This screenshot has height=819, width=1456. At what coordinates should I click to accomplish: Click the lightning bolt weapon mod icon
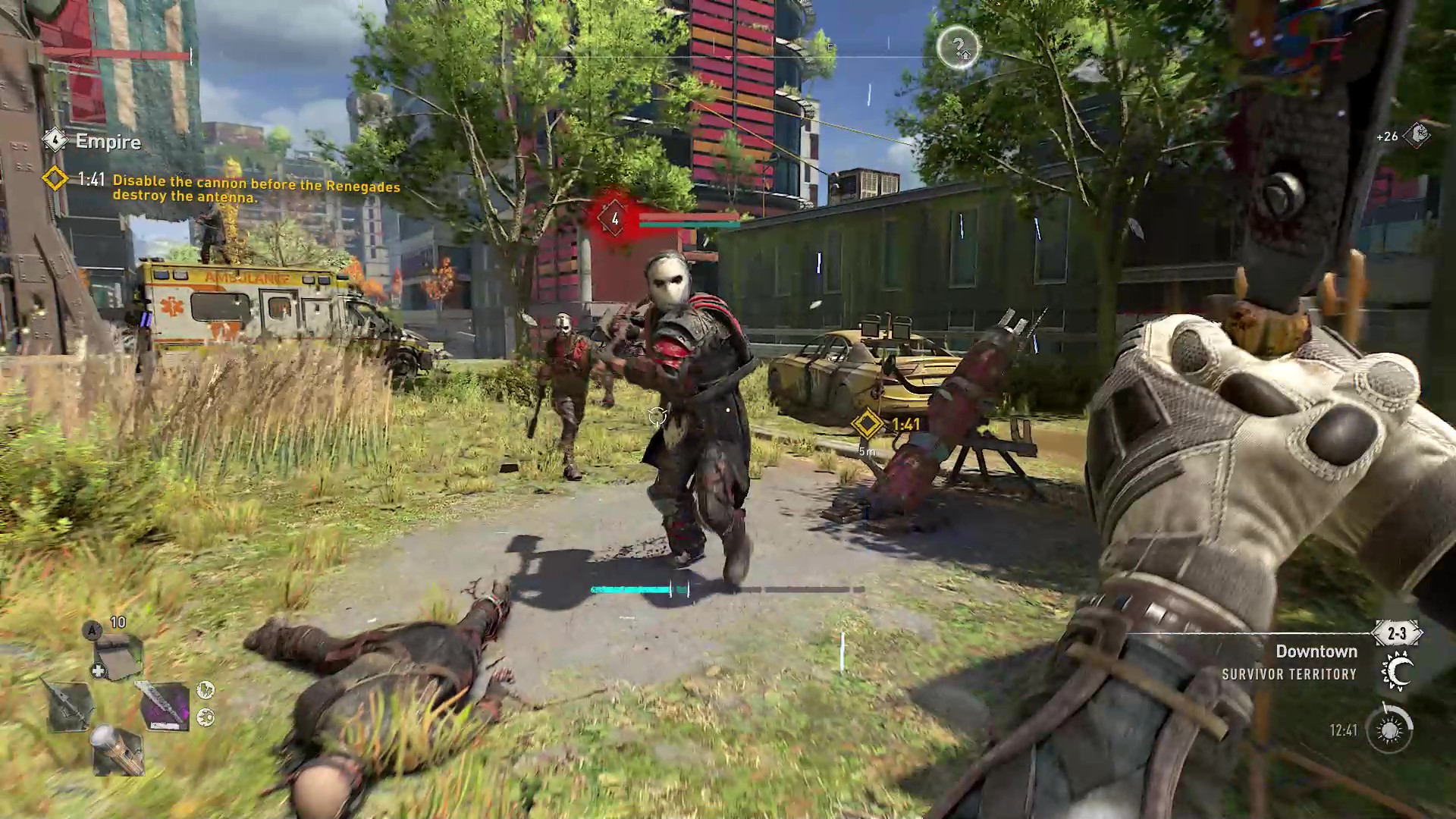(x=206, y=689)
